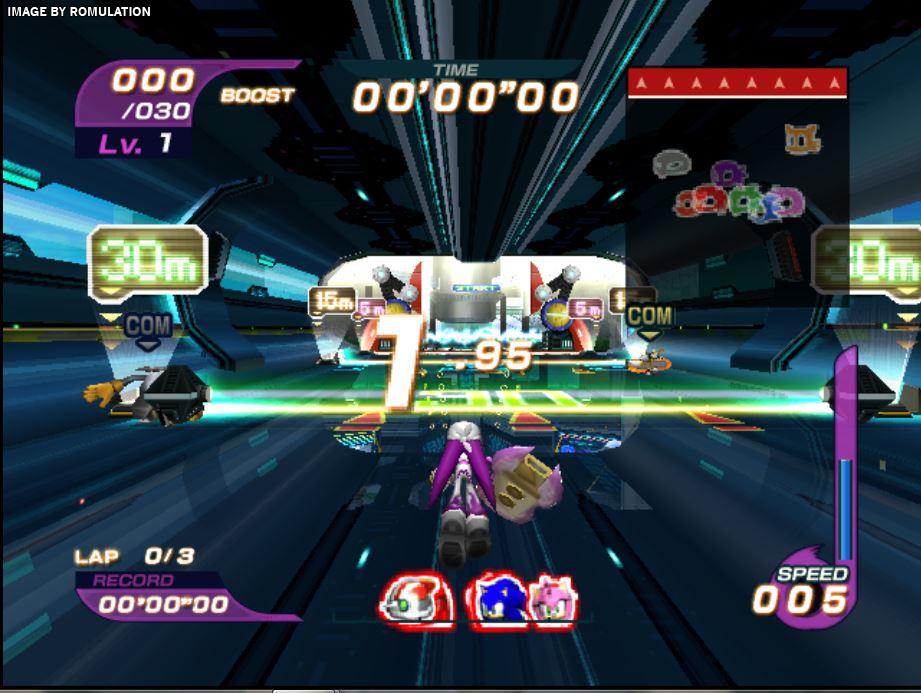Select the Sonic portrait icon

pyautogui.click(x=497, y=601)
